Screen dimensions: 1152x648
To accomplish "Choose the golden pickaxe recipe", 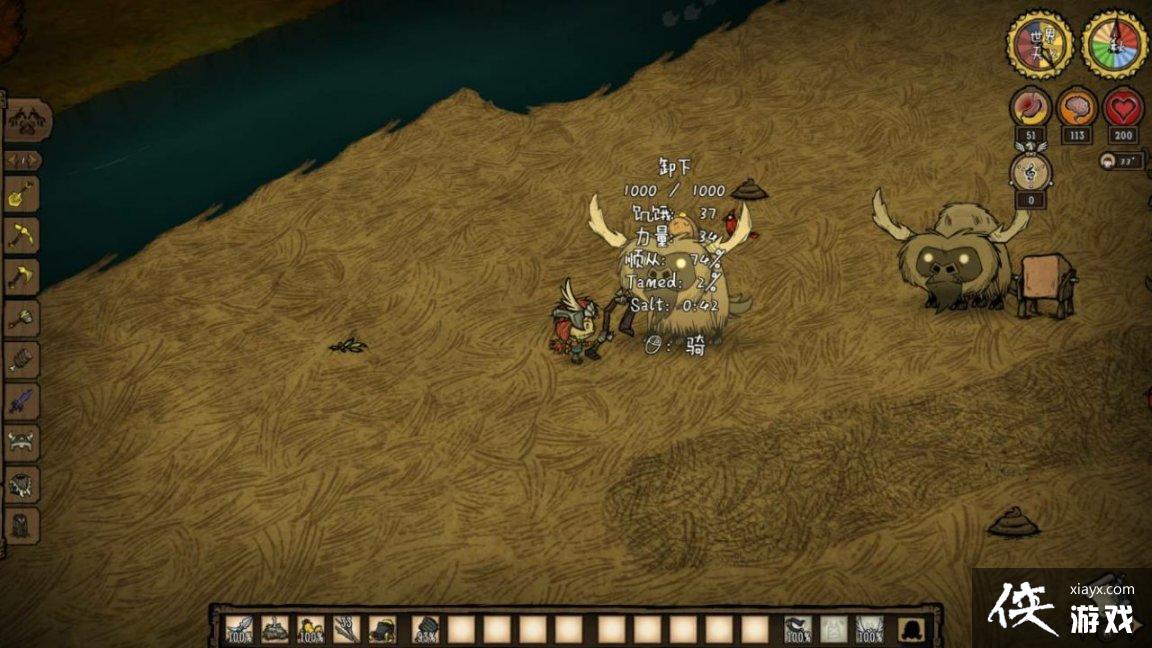I will coord(22,236).
